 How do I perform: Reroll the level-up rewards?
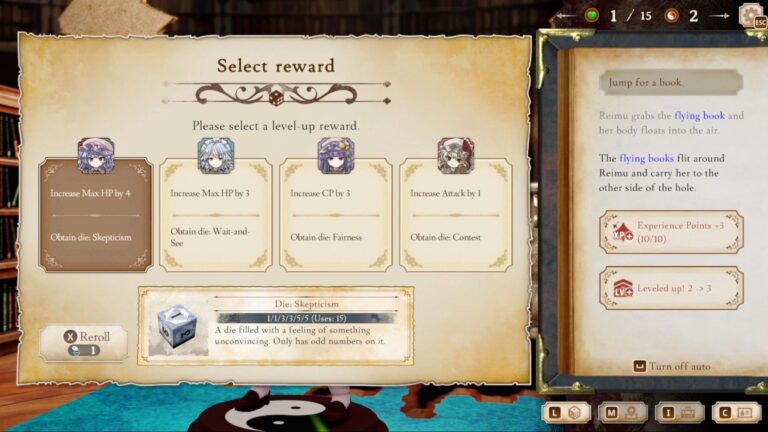click(x=84, y=342)
